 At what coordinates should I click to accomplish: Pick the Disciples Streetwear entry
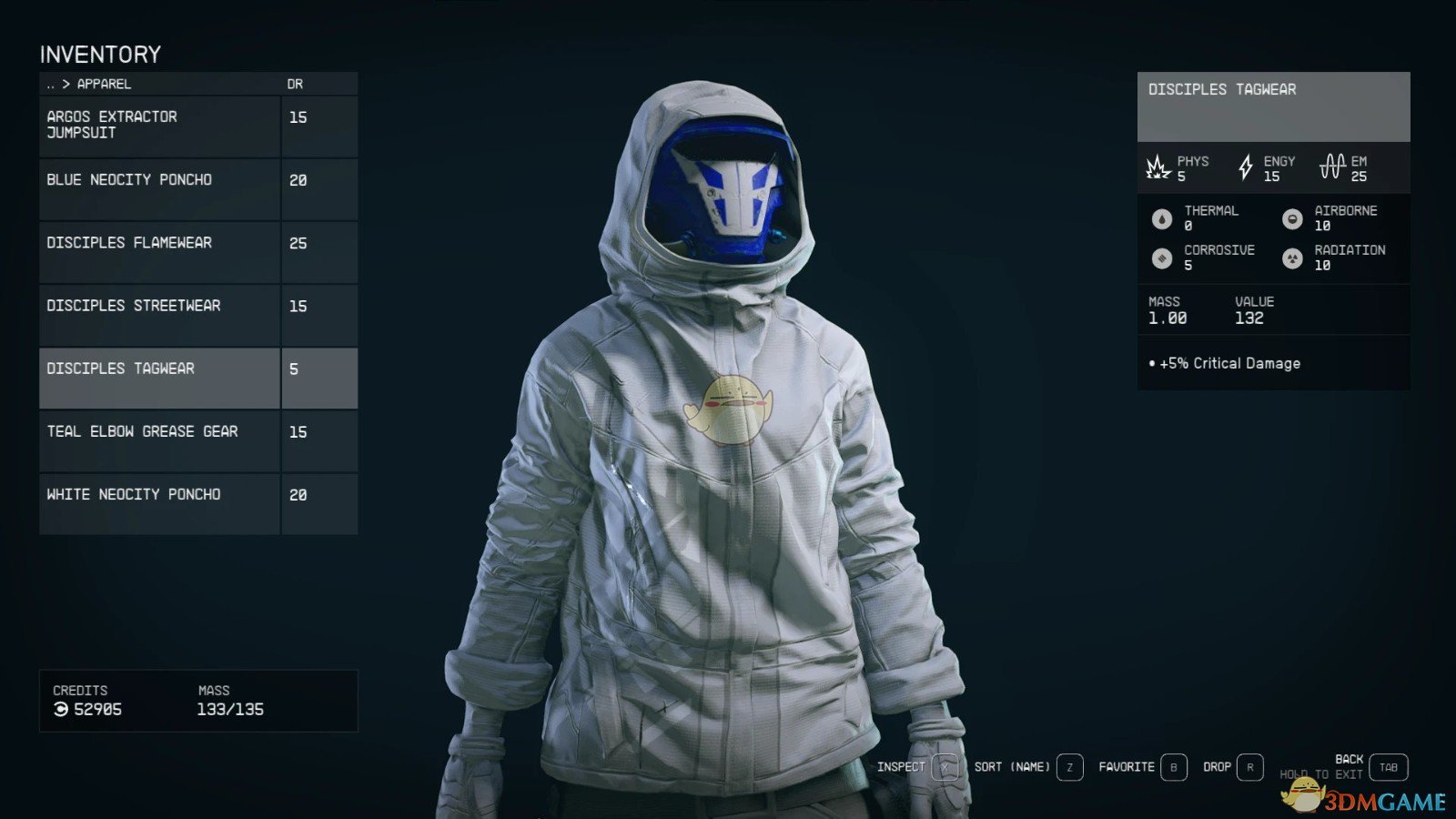(x=159, y=314)
